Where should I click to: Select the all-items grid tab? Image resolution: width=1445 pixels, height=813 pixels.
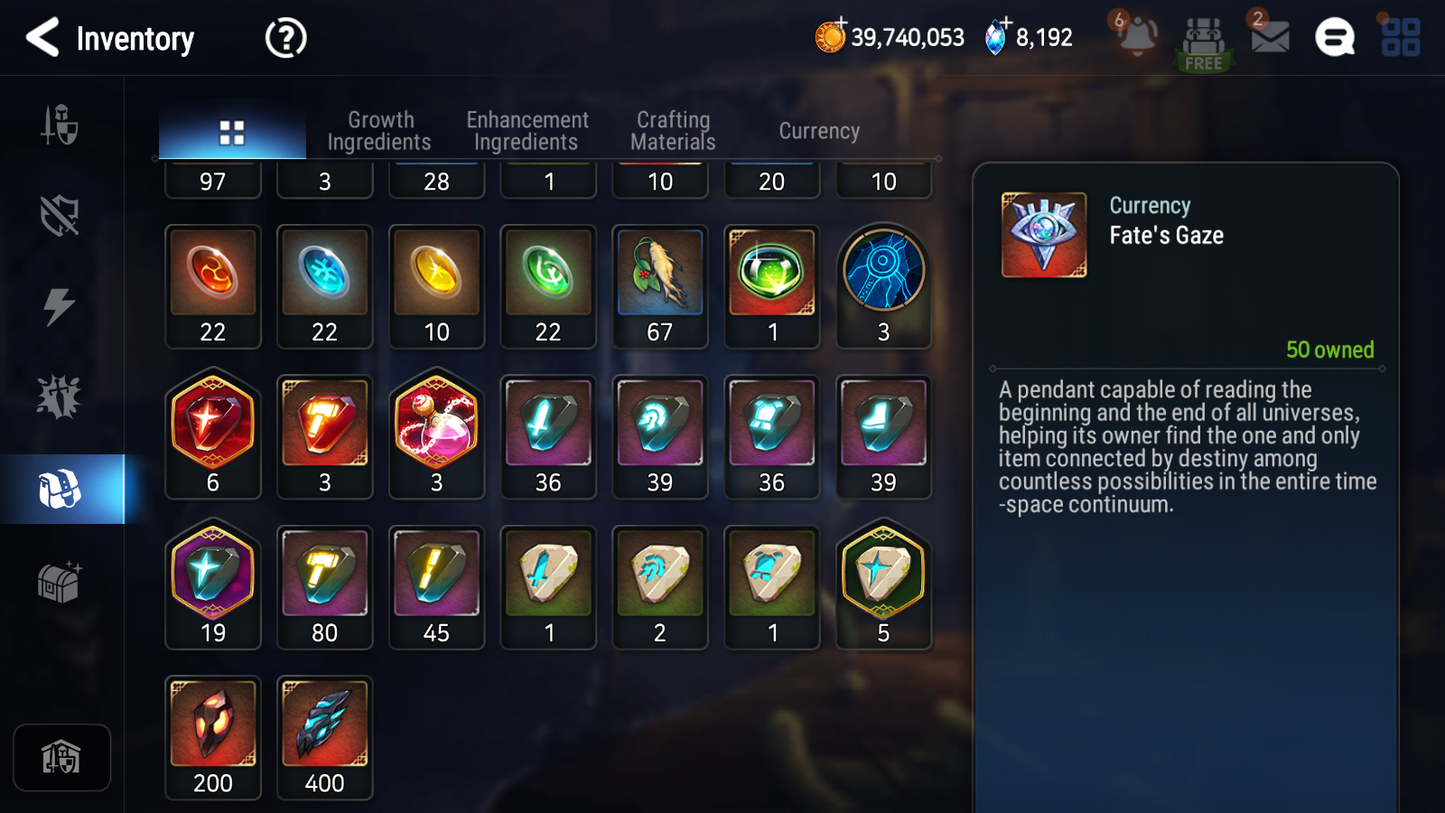(x=232, y=133)
